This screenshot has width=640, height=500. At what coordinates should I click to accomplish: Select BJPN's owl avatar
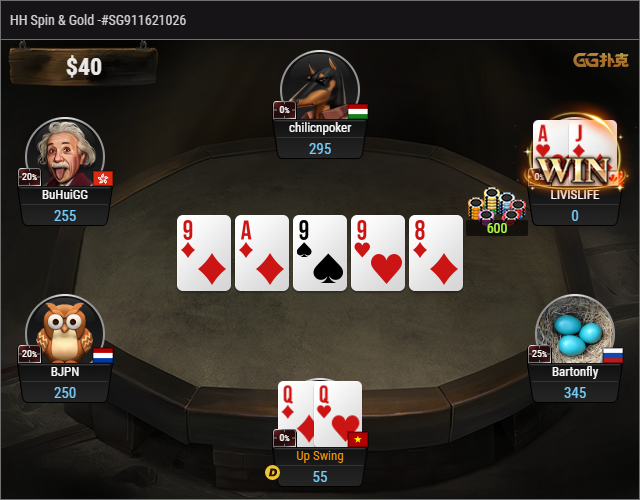click(65, 330)
